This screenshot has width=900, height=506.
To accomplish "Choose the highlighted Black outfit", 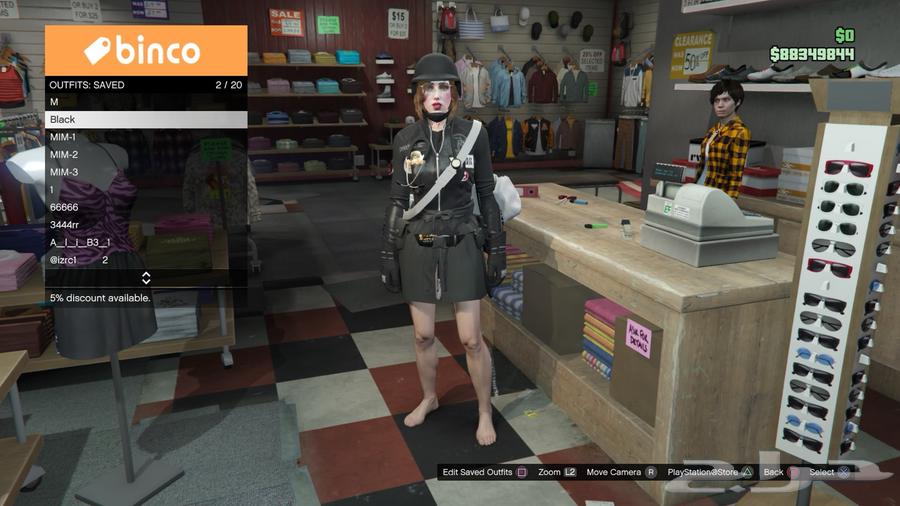I will pos(146,119).
